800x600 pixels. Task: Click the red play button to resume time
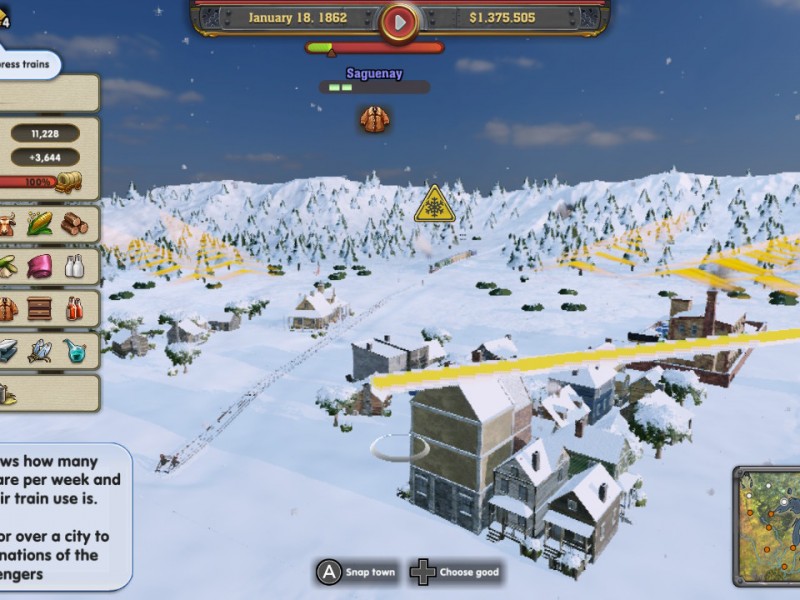[x=399, y=20]
